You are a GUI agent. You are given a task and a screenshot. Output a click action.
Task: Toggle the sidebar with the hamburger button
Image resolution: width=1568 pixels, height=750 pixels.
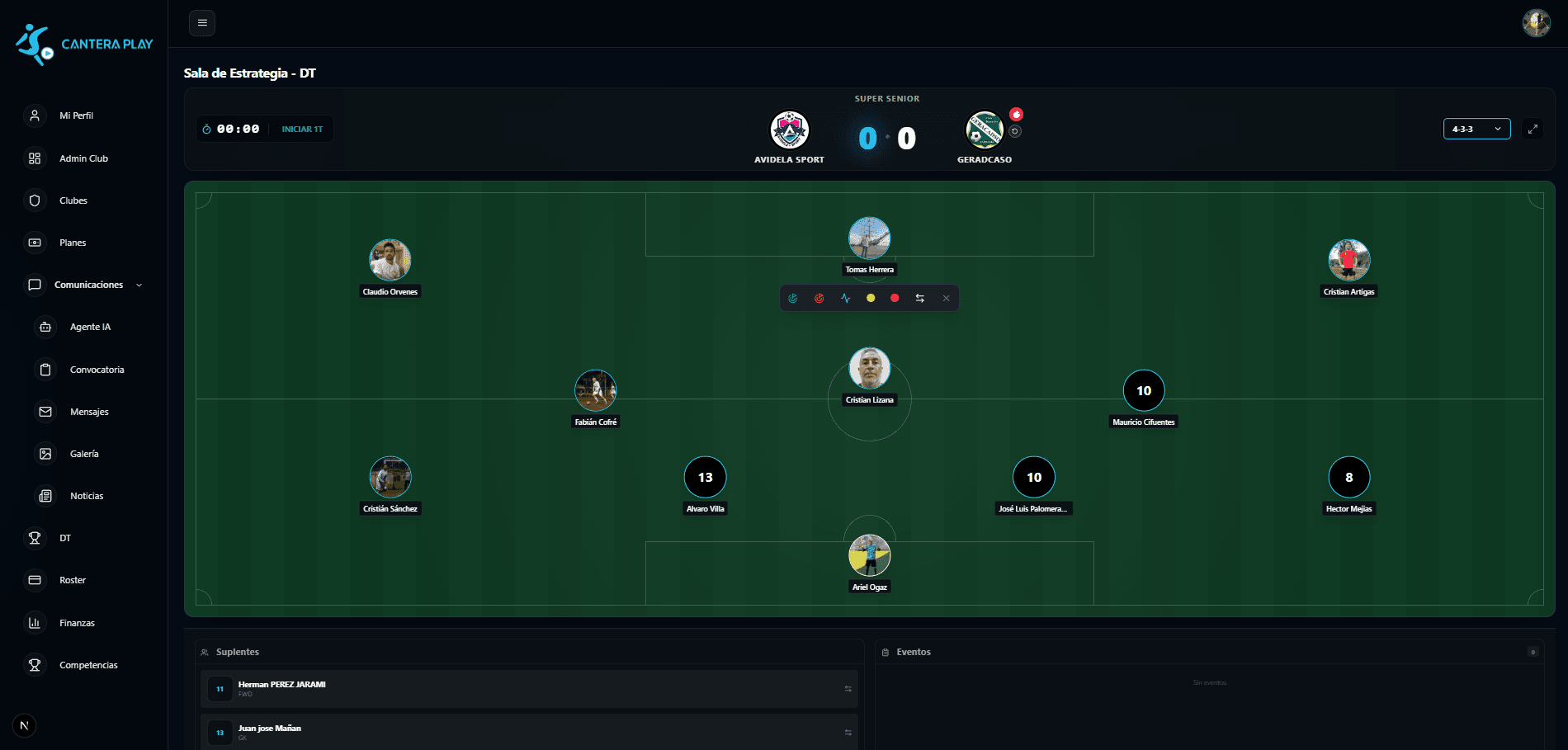tap(202, 23)
